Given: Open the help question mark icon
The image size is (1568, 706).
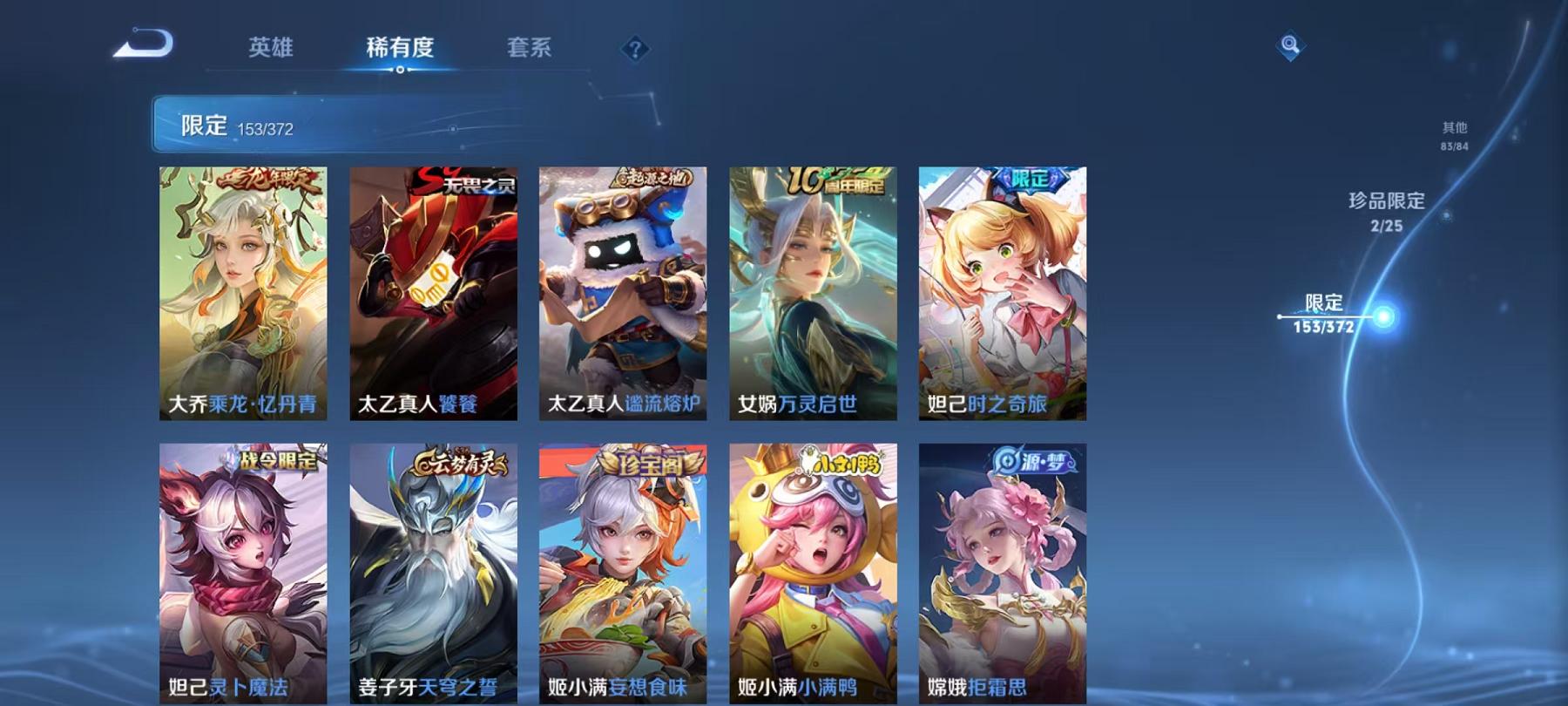Looking at the screenshot, I should click(635, 50).
